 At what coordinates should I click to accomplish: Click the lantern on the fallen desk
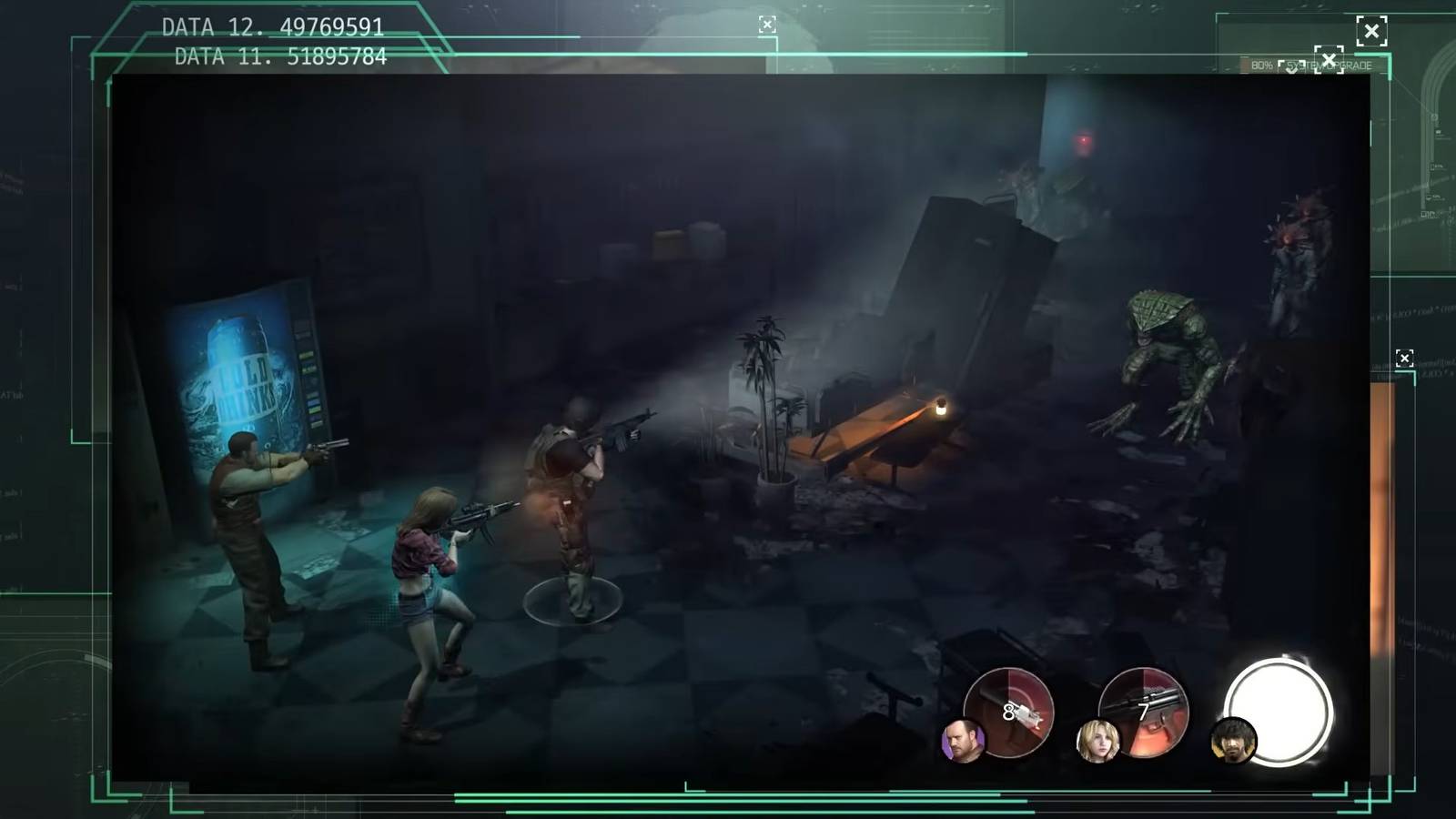tap(940, 407)
